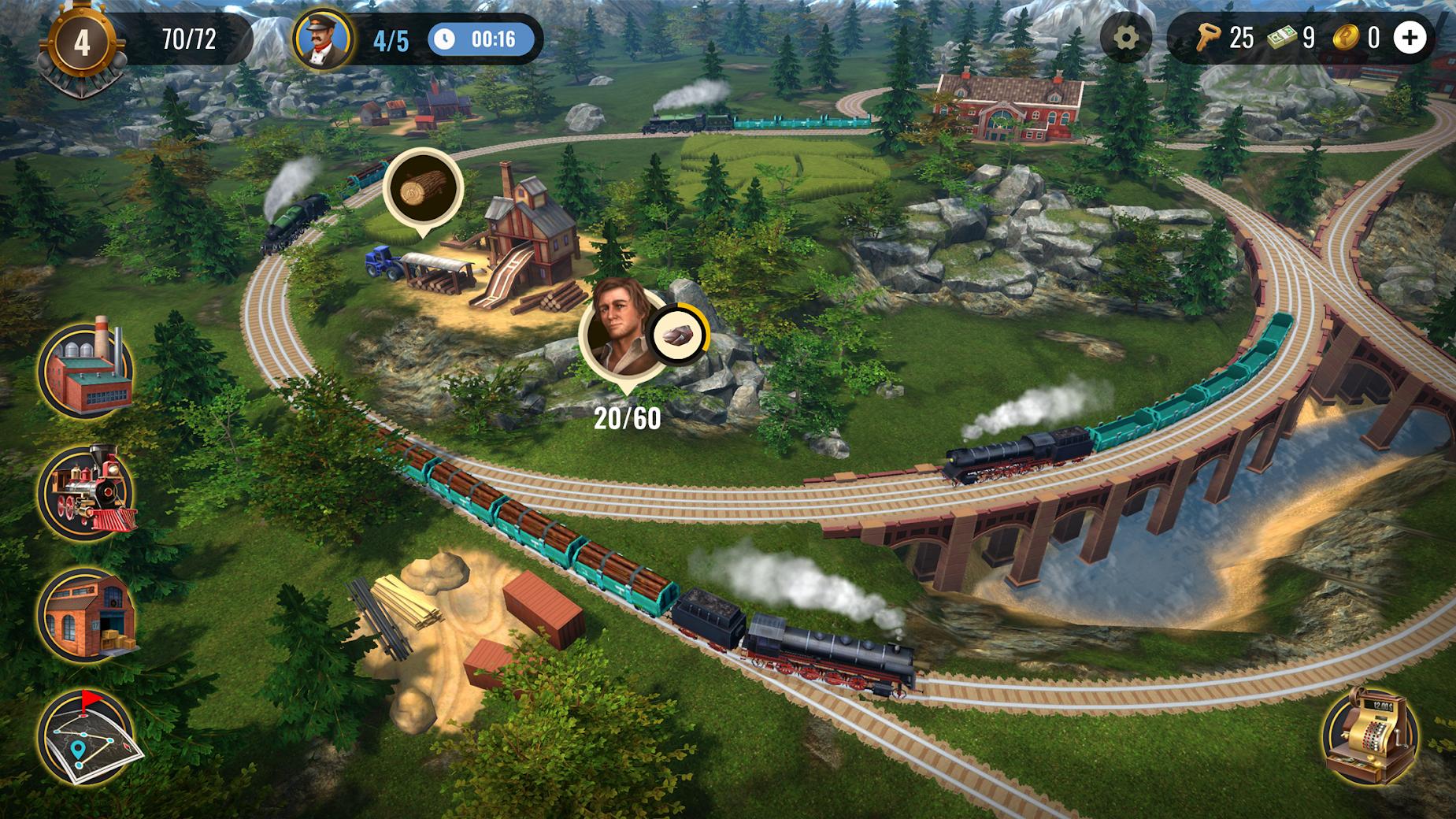The image size is (1456, 819).
Task: Open the settings gear menu
Action: (1128, 36)
